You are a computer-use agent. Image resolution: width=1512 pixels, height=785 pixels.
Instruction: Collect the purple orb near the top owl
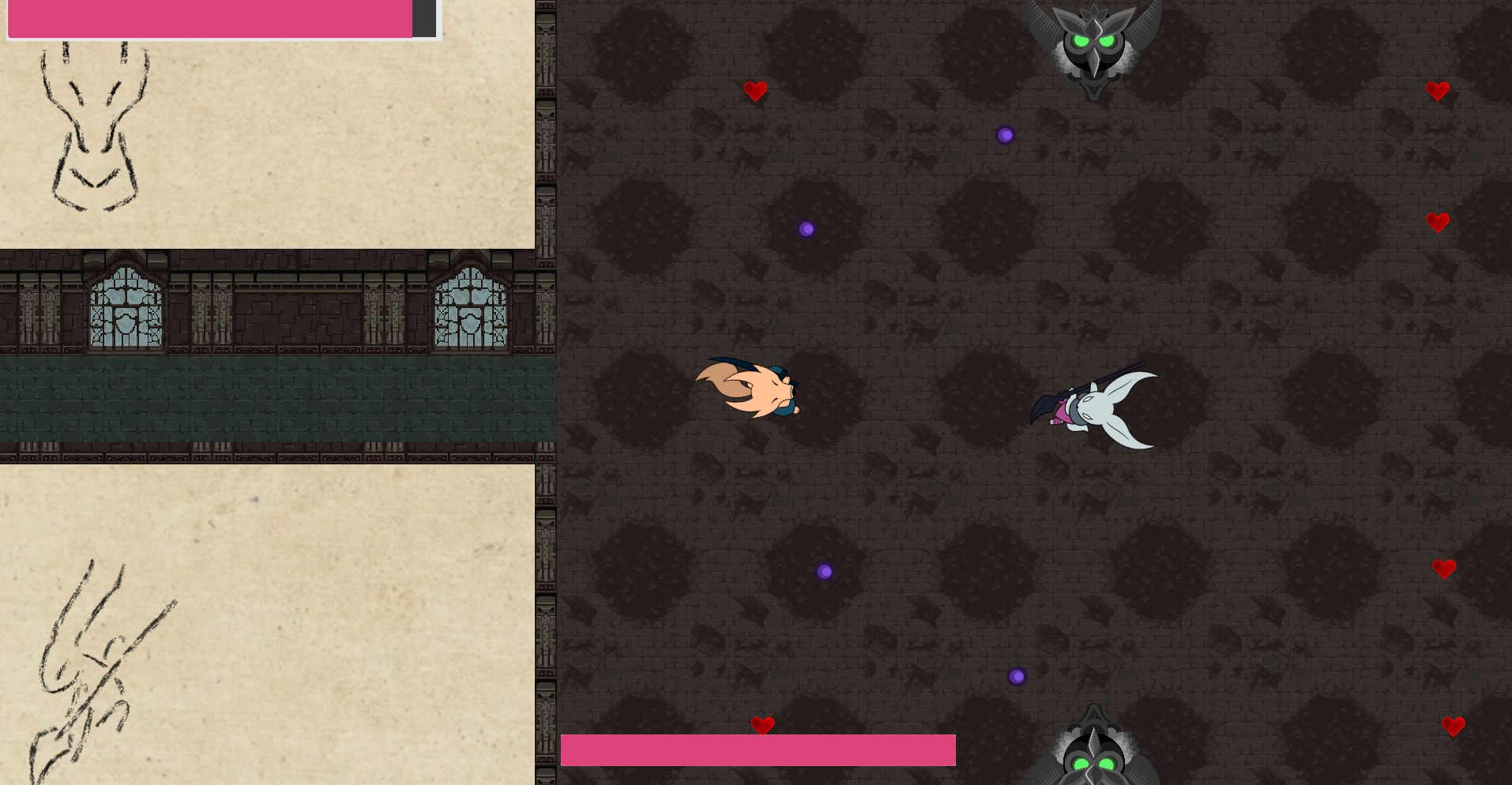tap(1006, 135)
